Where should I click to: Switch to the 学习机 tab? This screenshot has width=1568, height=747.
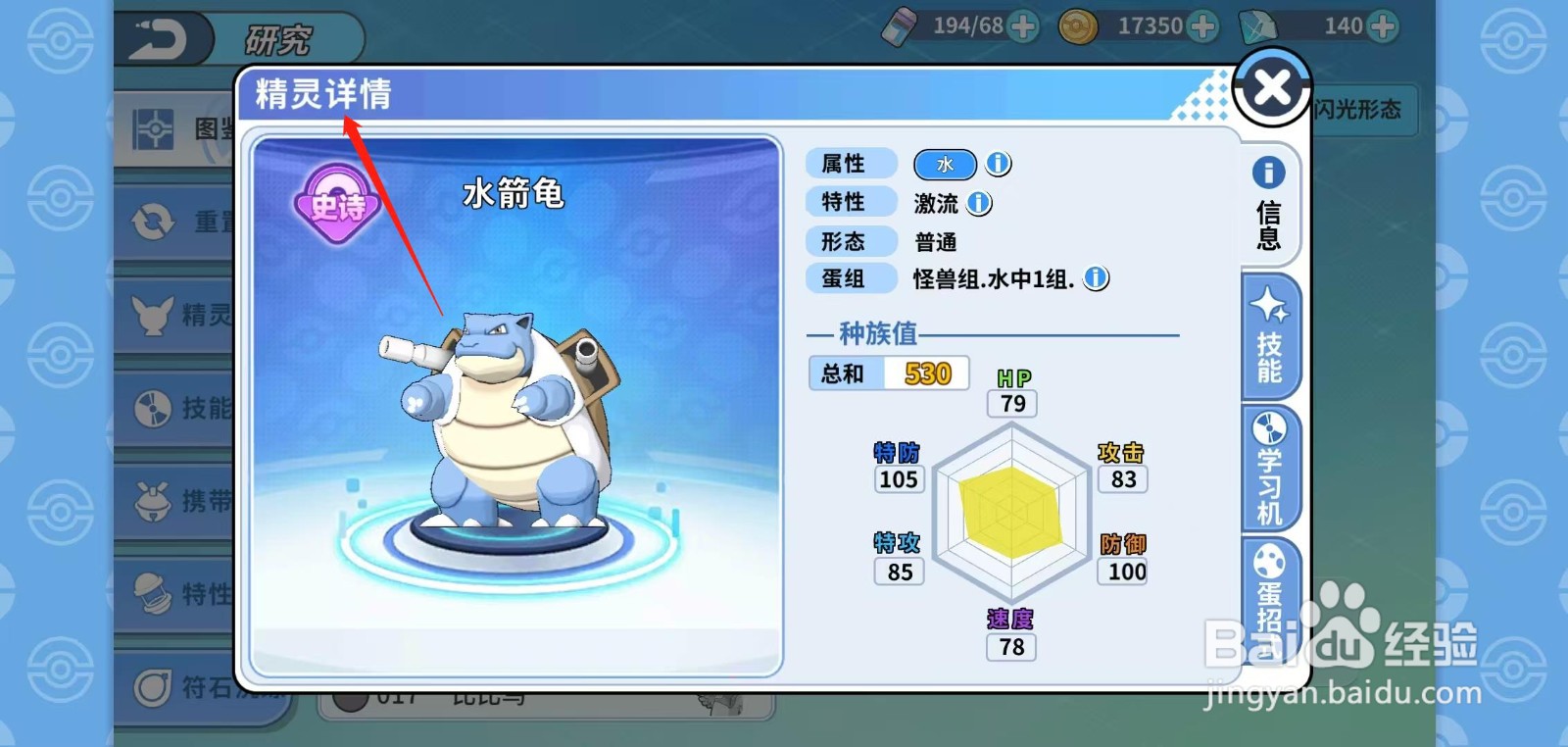(x=1269, y=468)
